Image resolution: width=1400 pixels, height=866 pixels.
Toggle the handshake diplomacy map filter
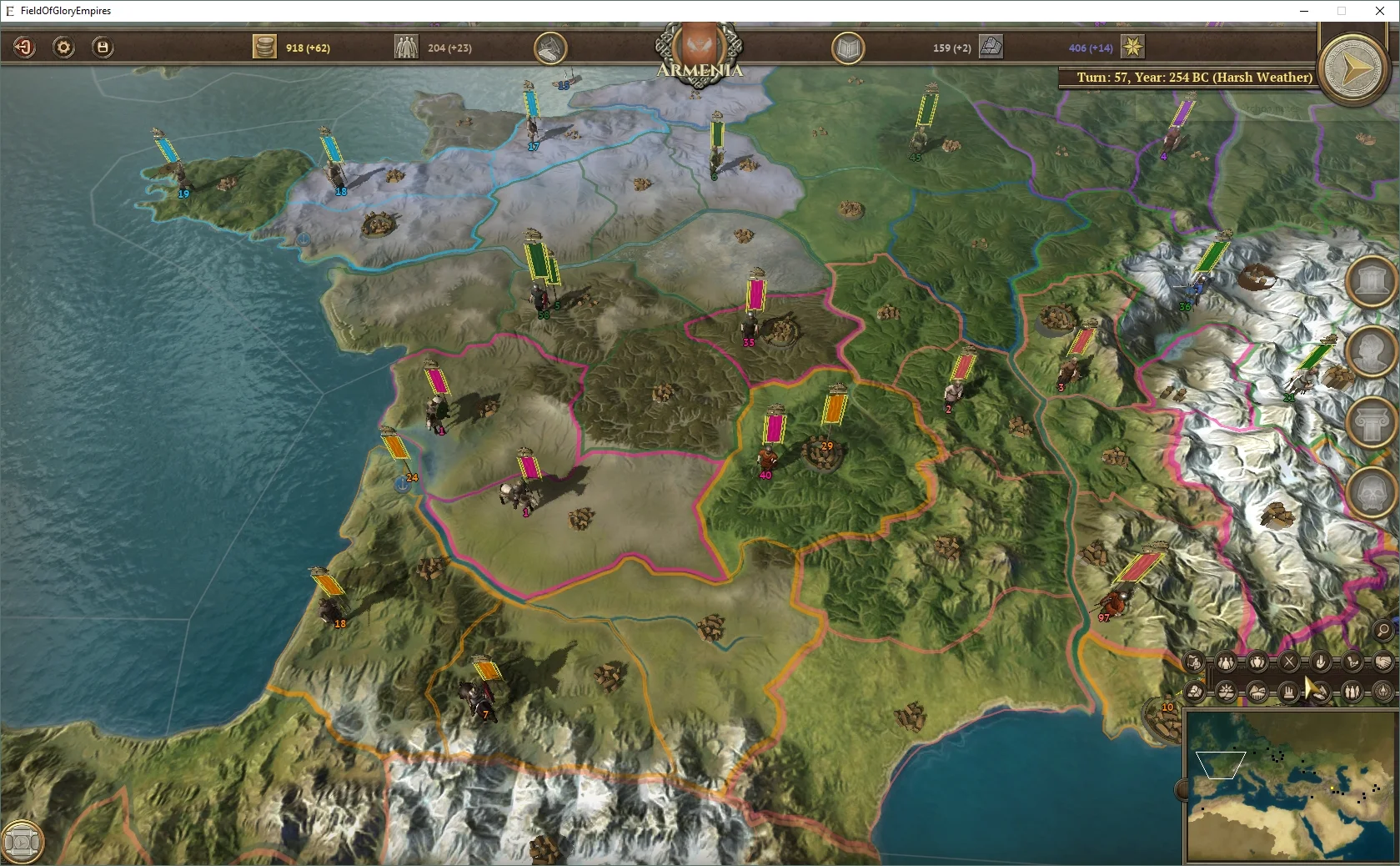(1385, 663)
